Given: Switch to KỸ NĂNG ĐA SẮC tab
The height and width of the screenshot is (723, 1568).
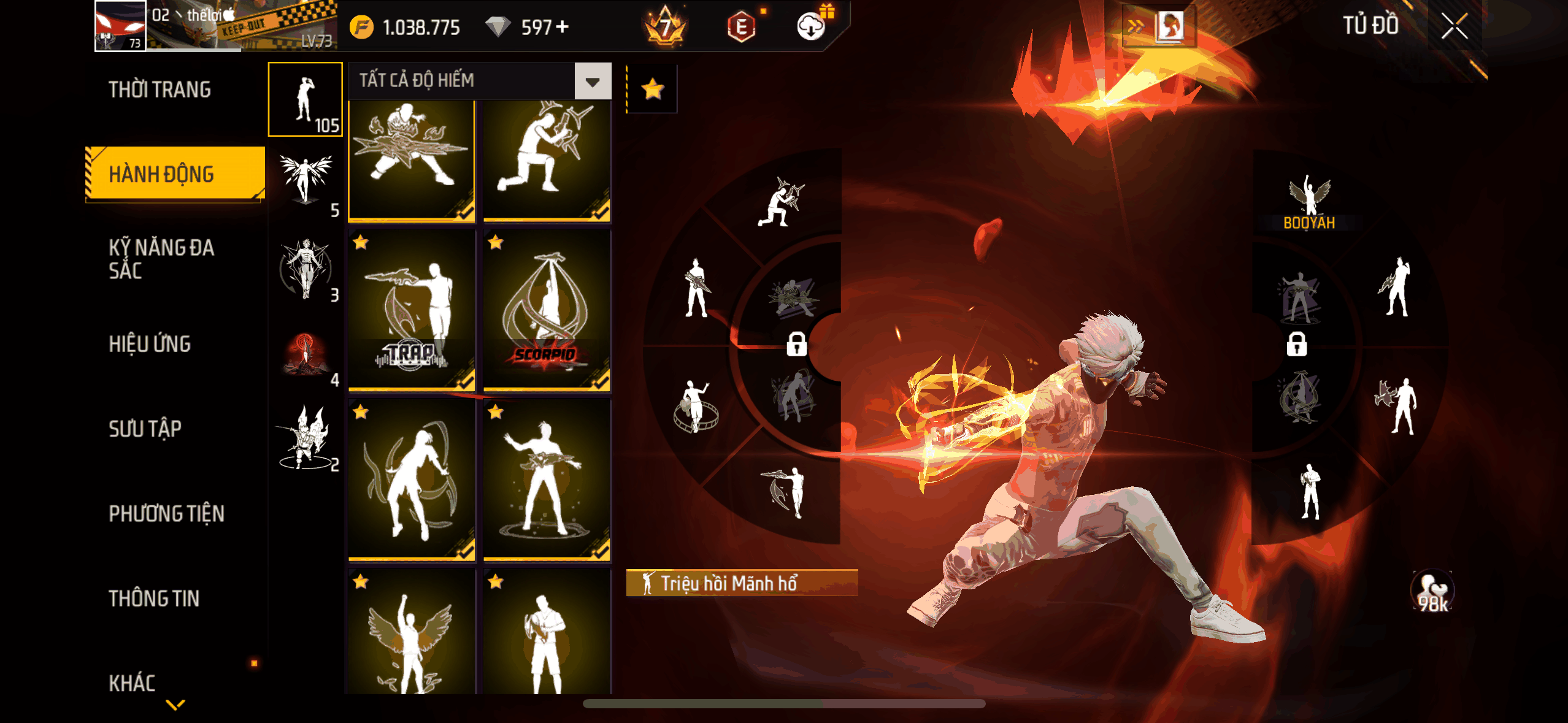Looking at the screenshot, I should pos(161,259).
